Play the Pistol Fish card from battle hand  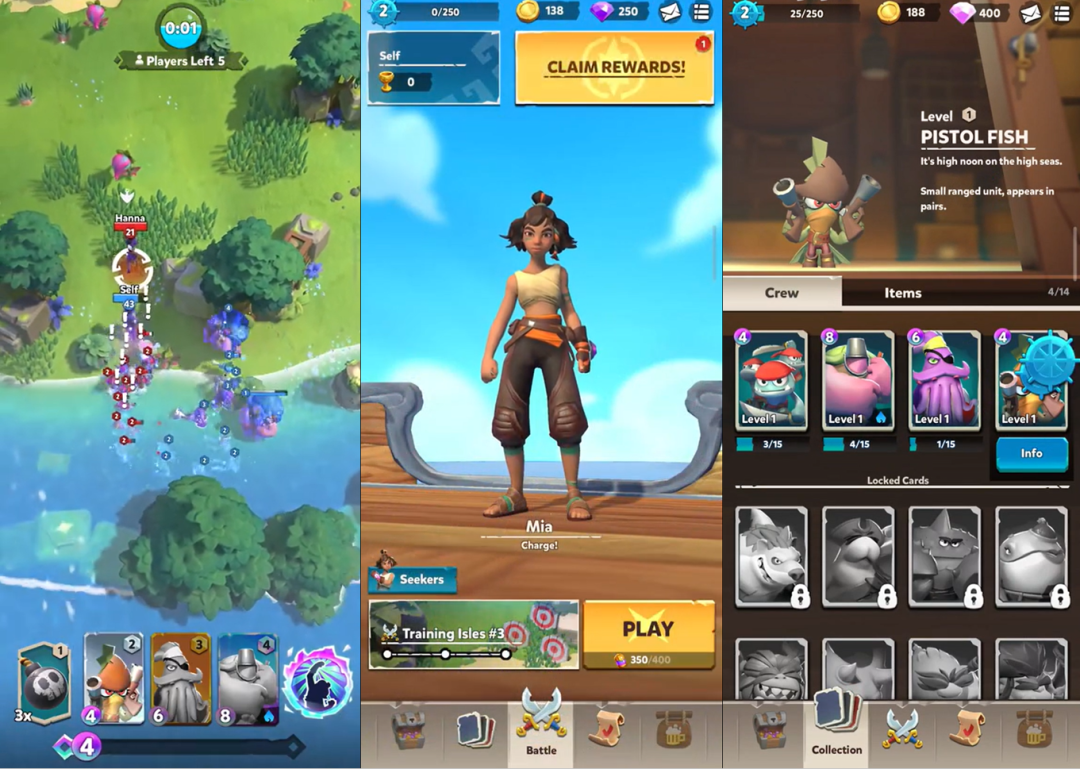[x=114, y=678]
